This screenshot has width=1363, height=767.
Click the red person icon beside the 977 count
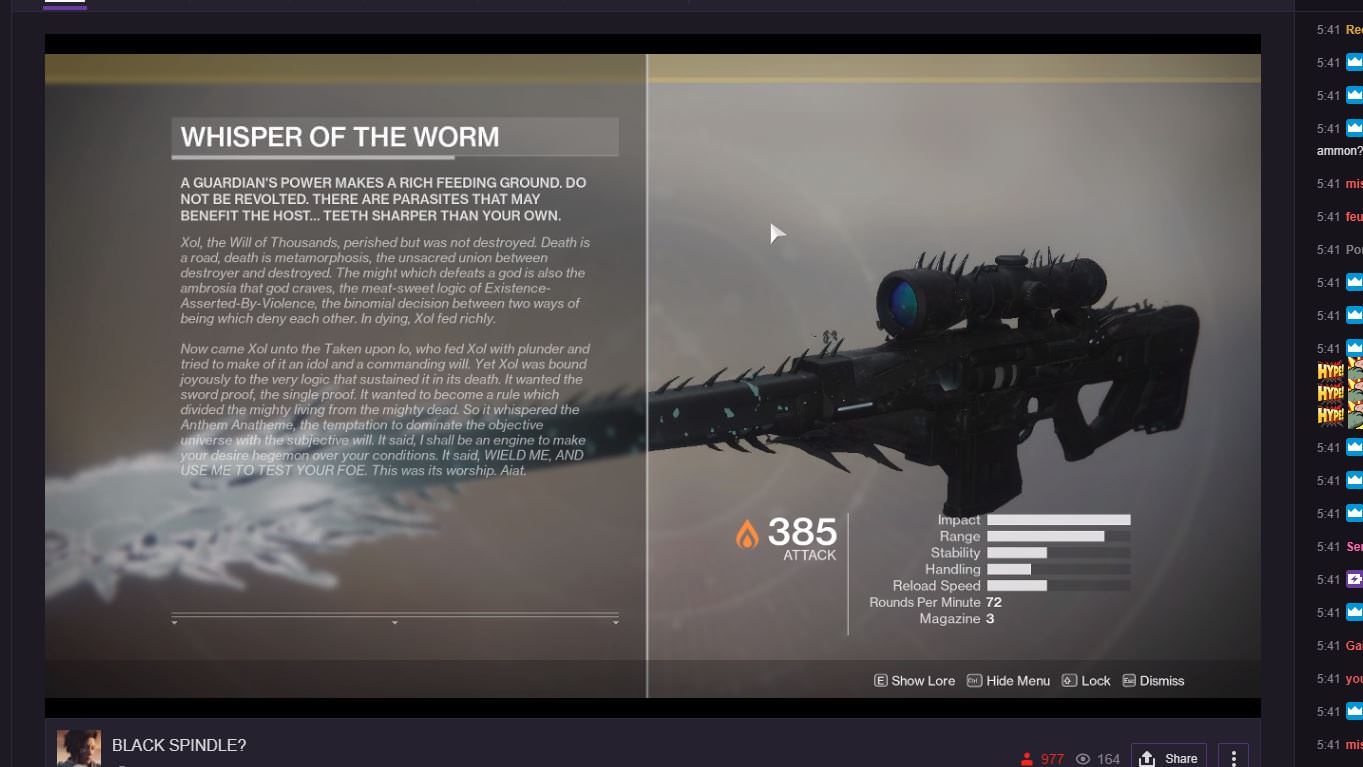pos(1027,757)
